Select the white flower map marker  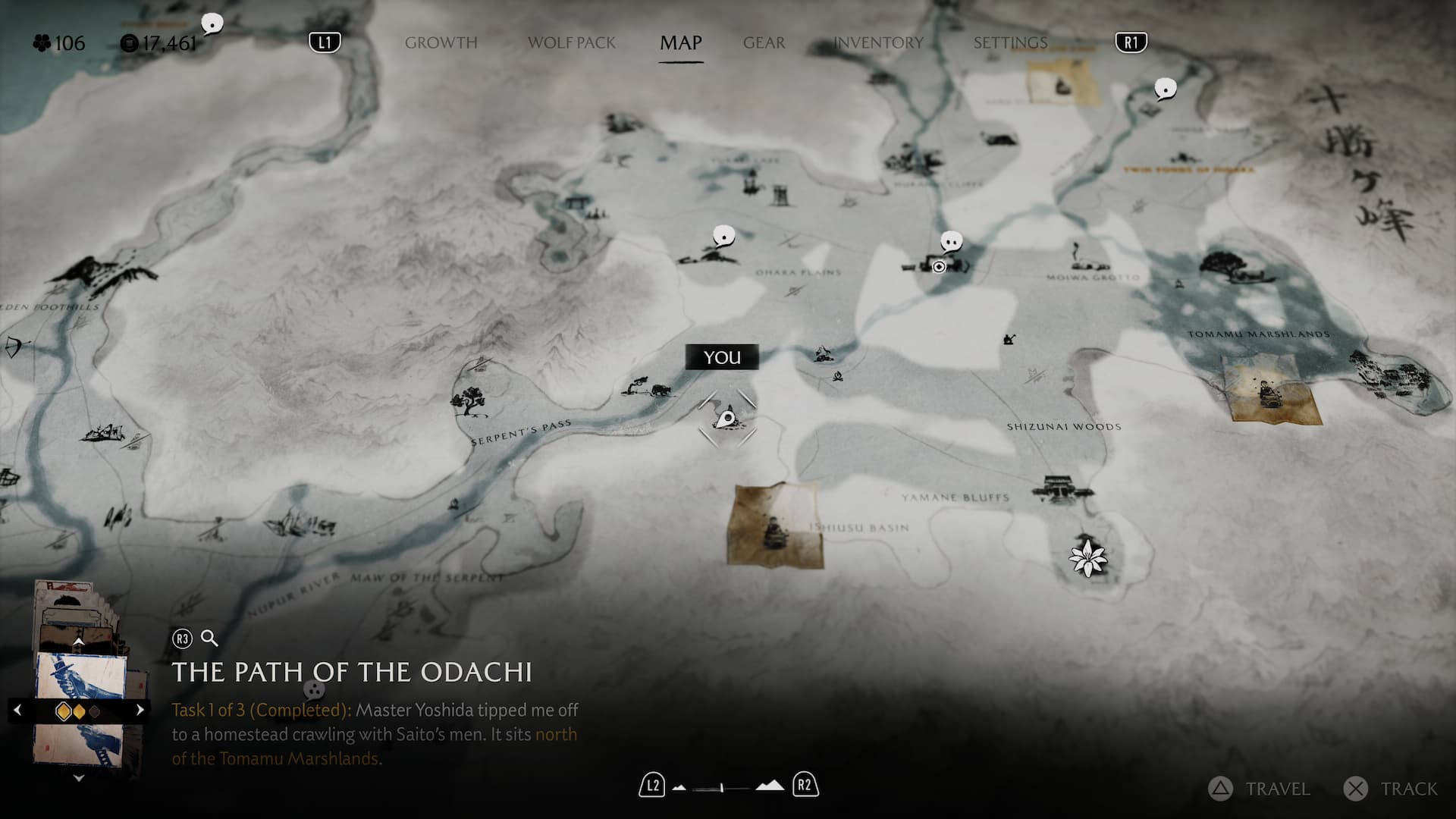click(x=1088, y=557)
